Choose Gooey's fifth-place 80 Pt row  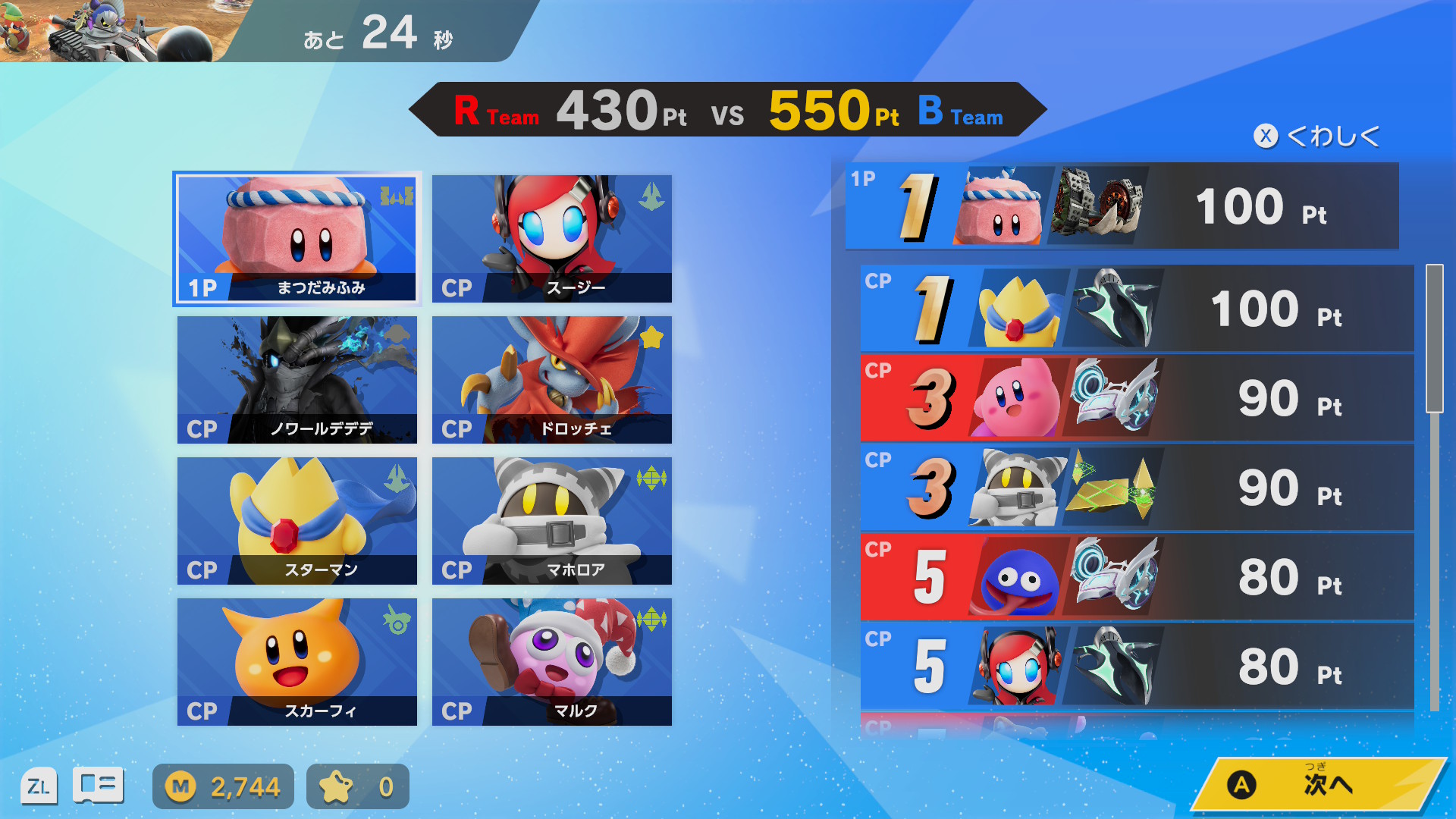pyautogui.click(x=1136, y=577)
